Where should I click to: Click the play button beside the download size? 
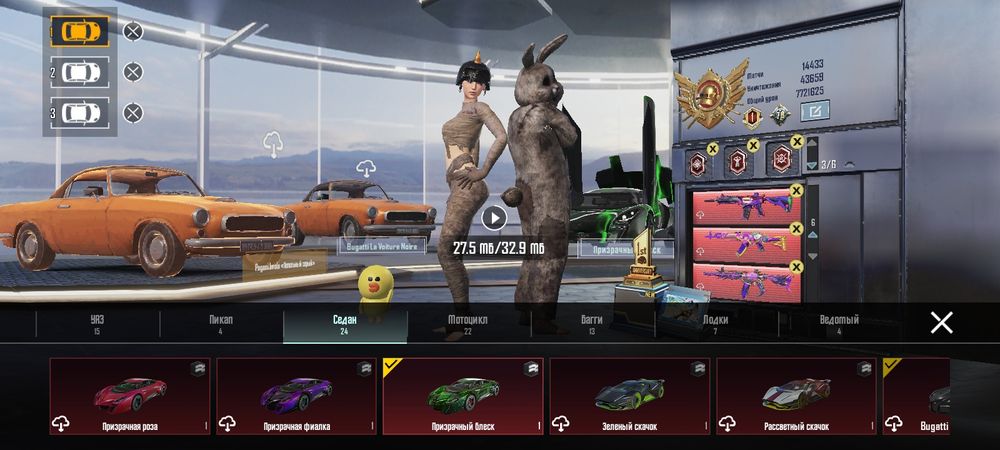[x=494, y=217]
